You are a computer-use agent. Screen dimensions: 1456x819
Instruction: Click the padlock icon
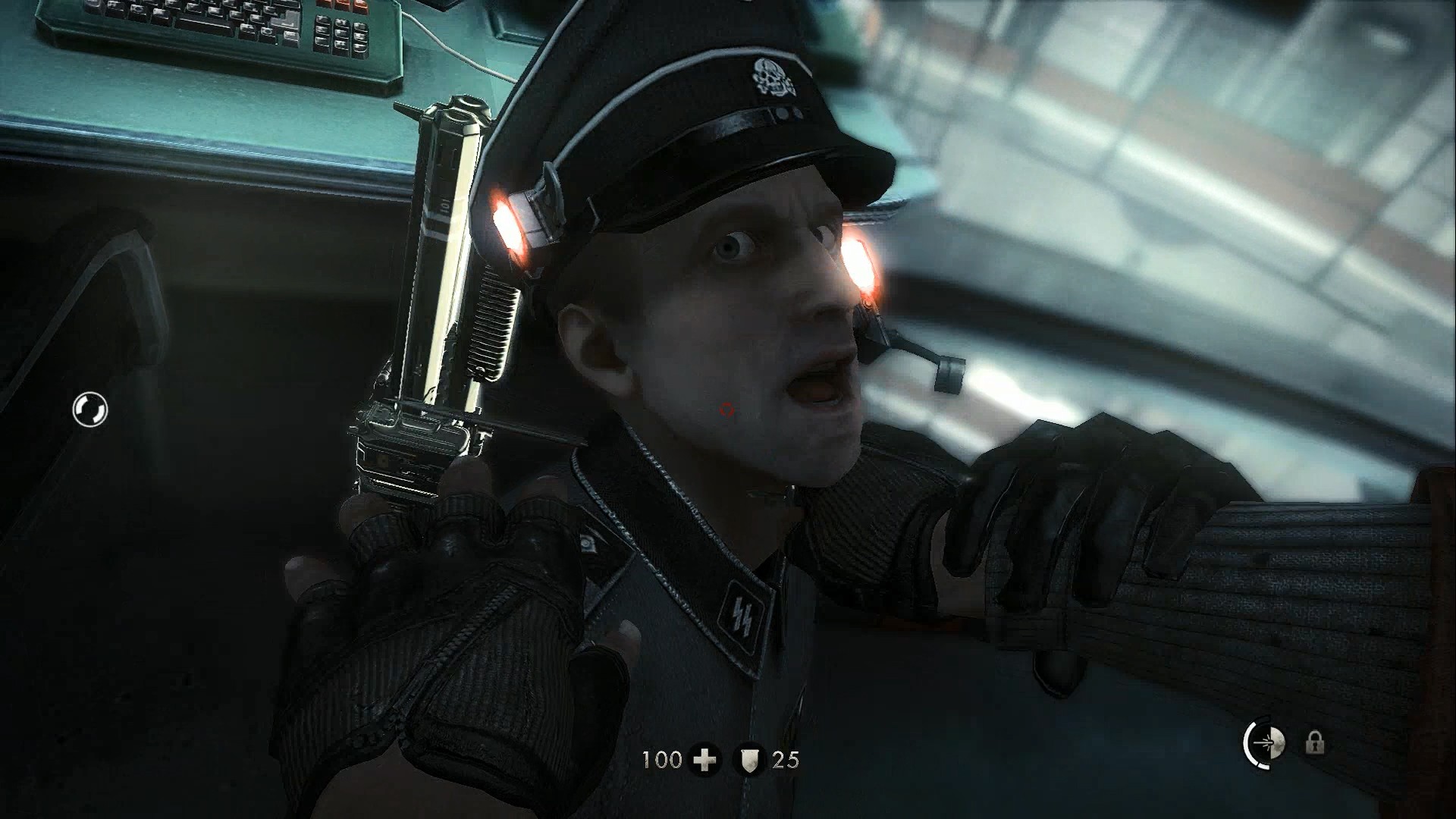[1315, 742]
